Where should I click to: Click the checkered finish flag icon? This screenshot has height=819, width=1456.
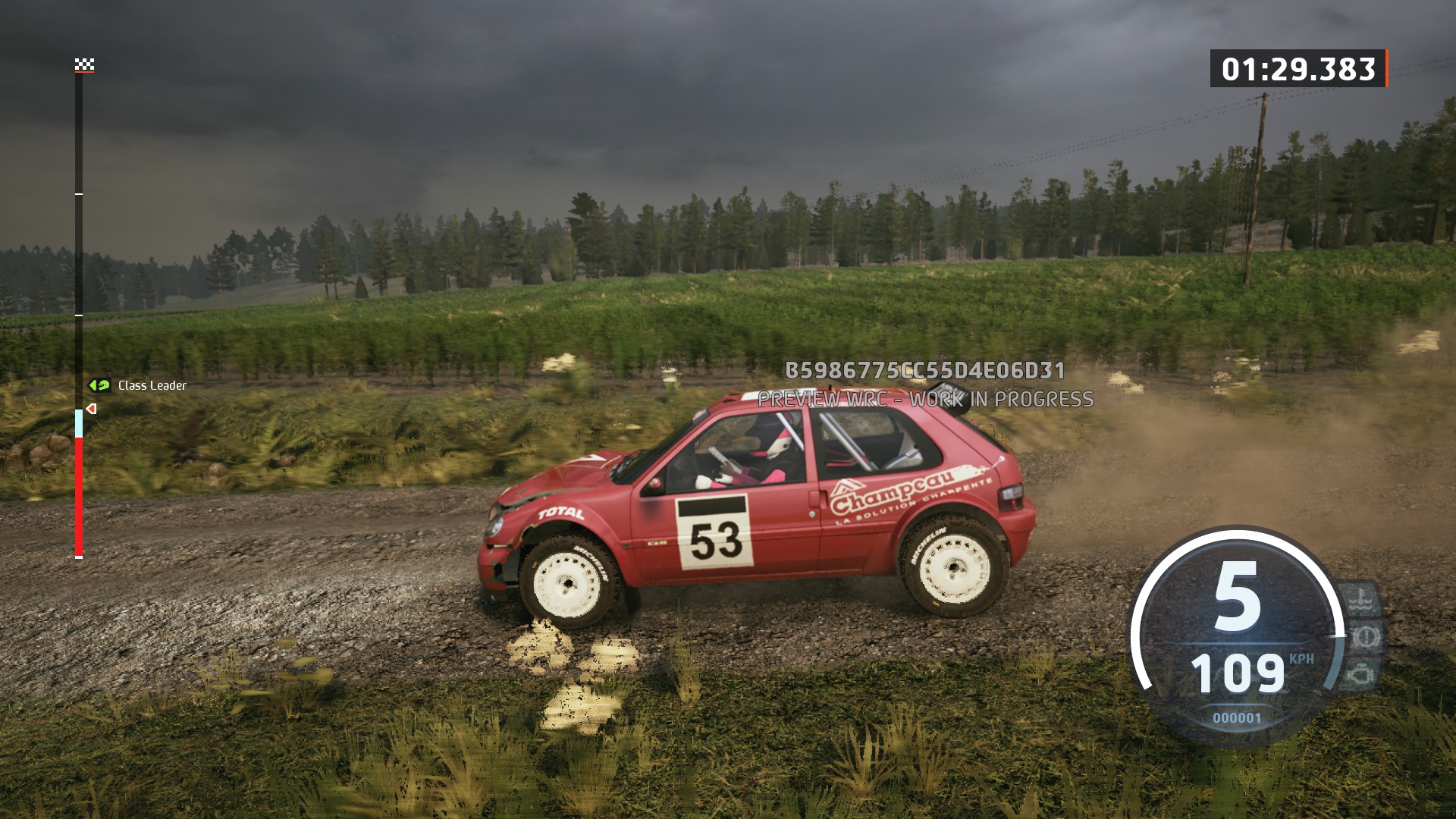click(x=84, y=64)
